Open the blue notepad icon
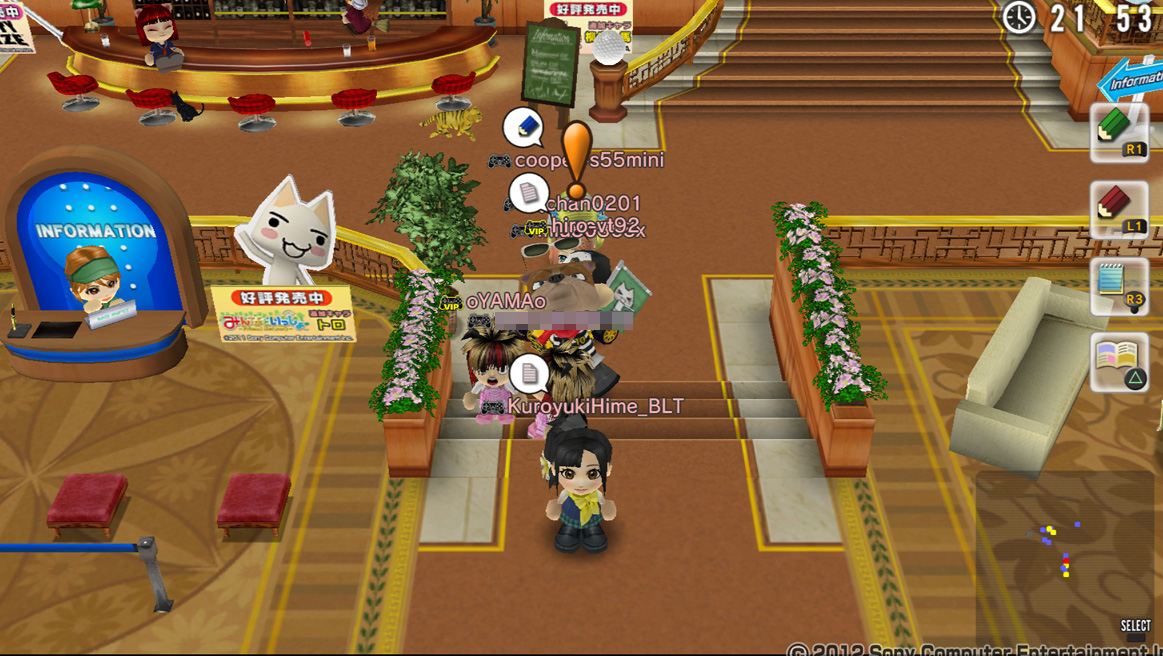Screen dimensions: 1163x656 point(1118,284)
